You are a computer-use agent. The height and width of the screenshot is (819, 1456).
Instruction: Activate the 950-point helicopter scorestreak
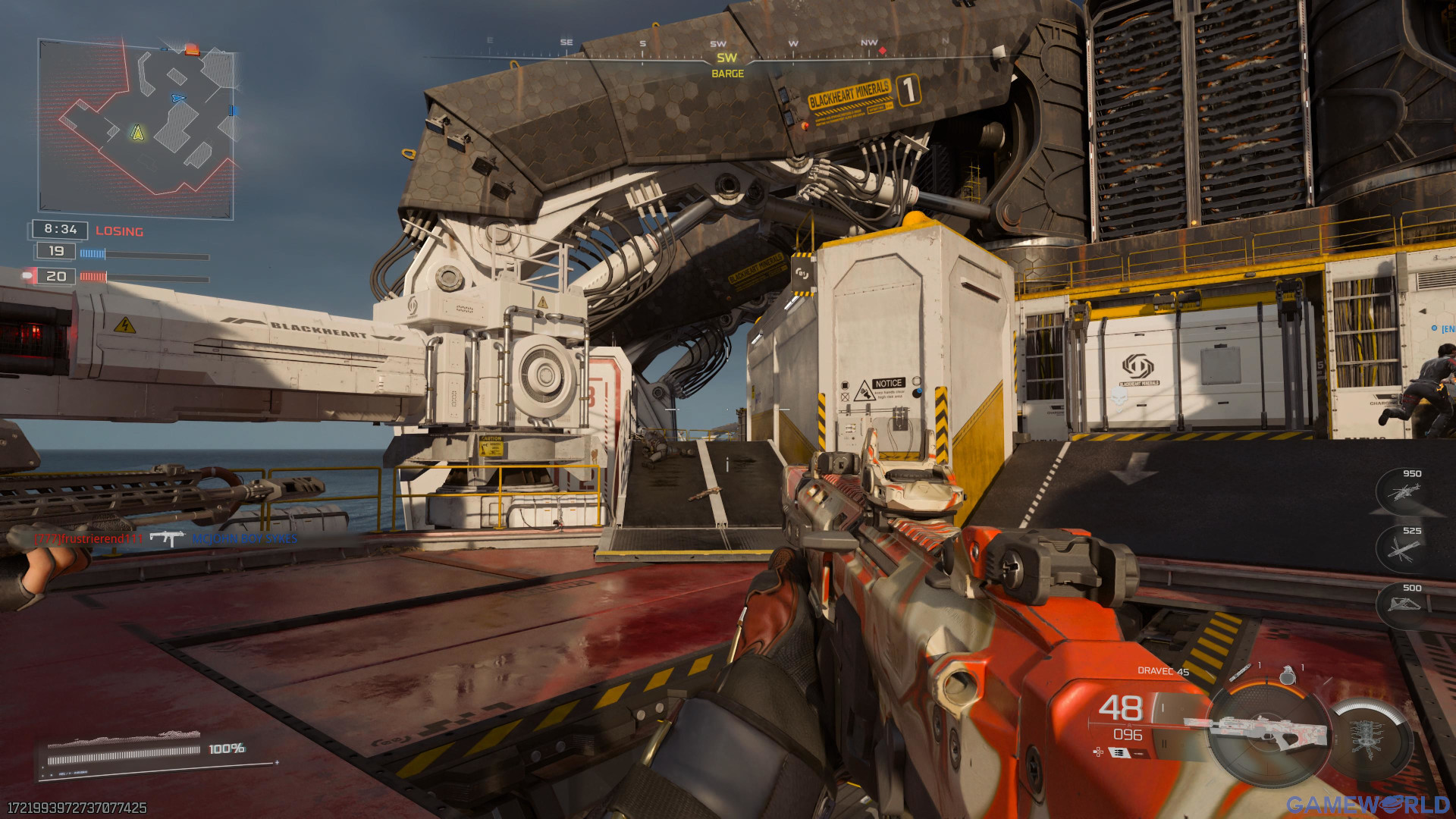coord(1401,492)
